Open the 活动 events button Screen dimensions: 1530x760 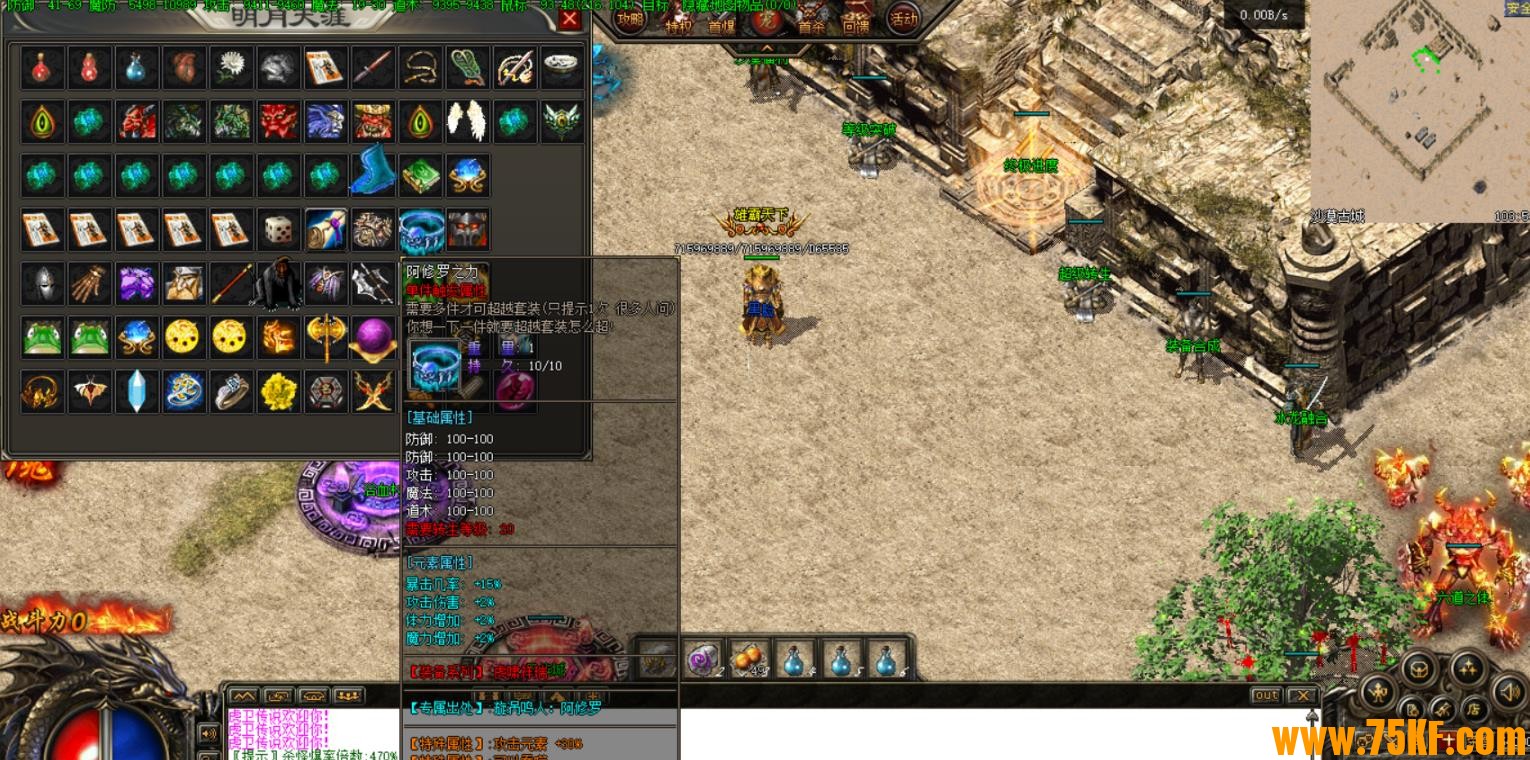tap(903, 19)
